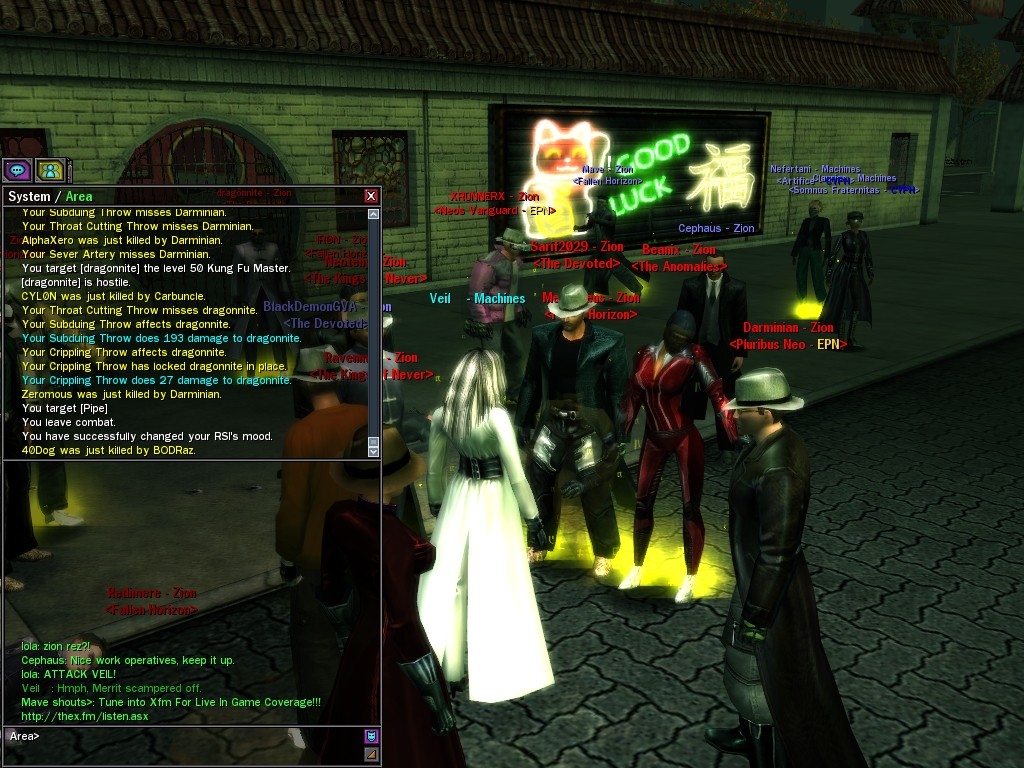Open the yellow people group icon

(x=50, y=170)
